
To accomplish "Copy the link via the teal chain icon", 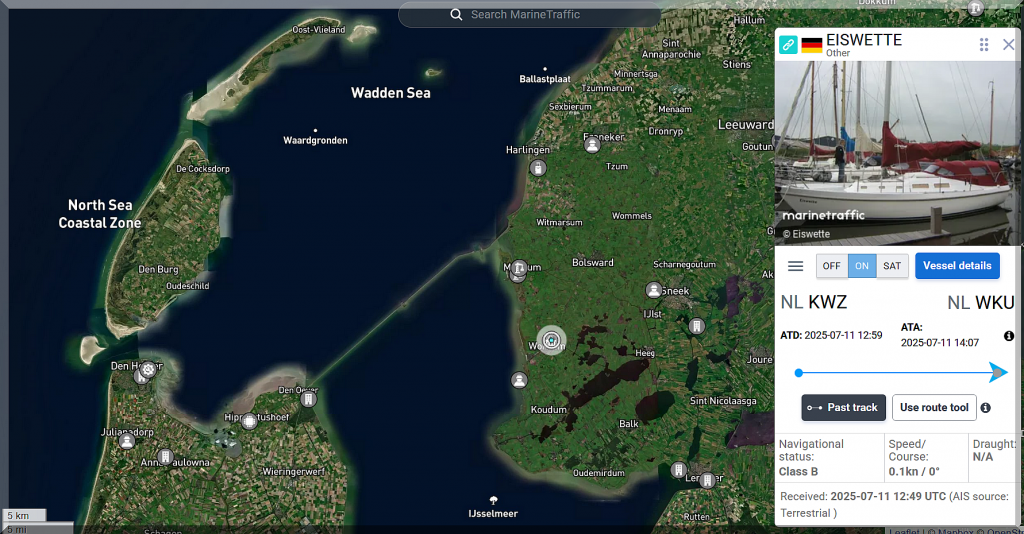I will pyautogui.click(x=788, y=45).
